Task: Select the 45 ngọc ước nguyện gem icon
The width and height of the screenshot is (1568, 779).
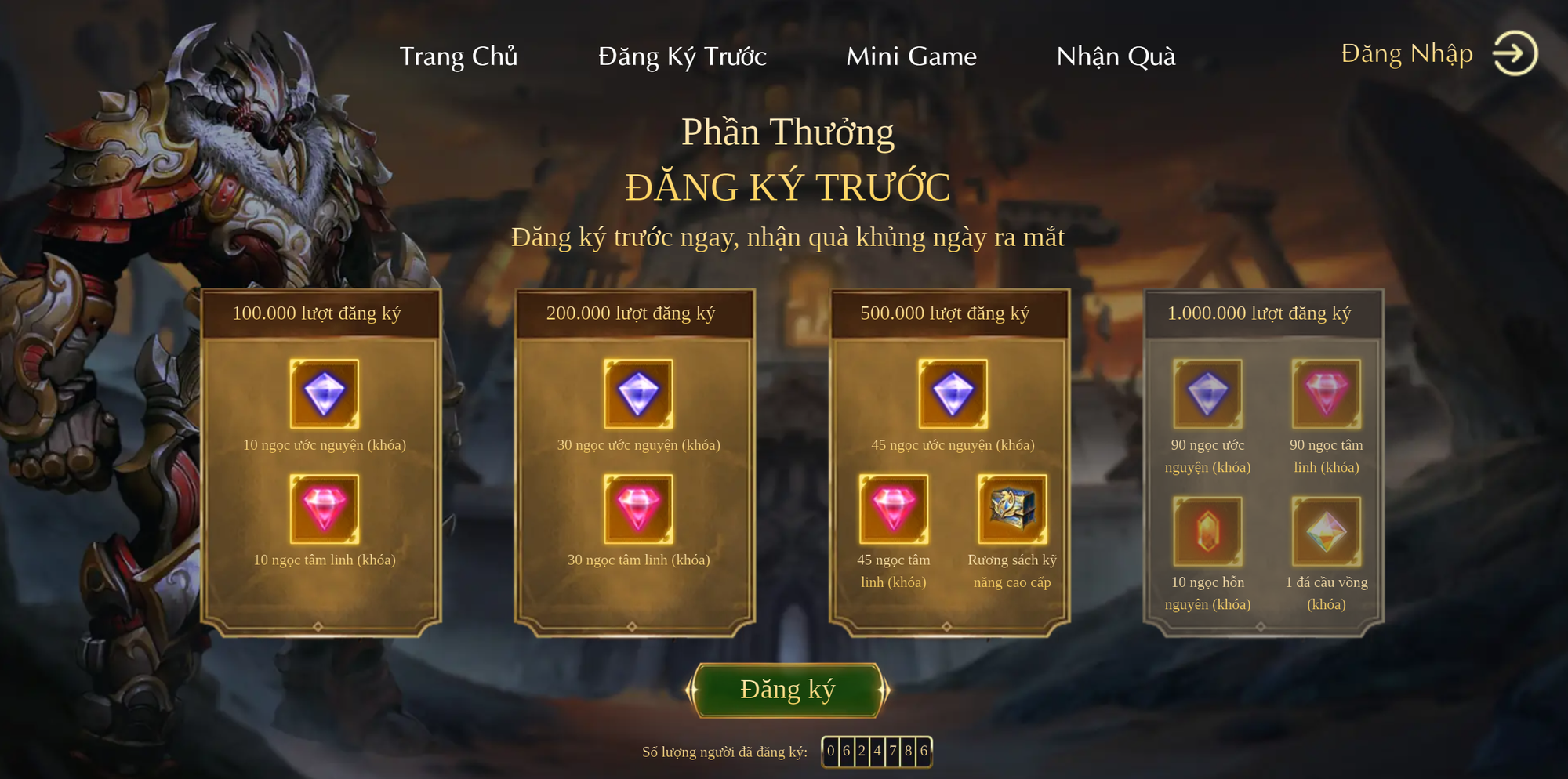Action: [951, 395]
